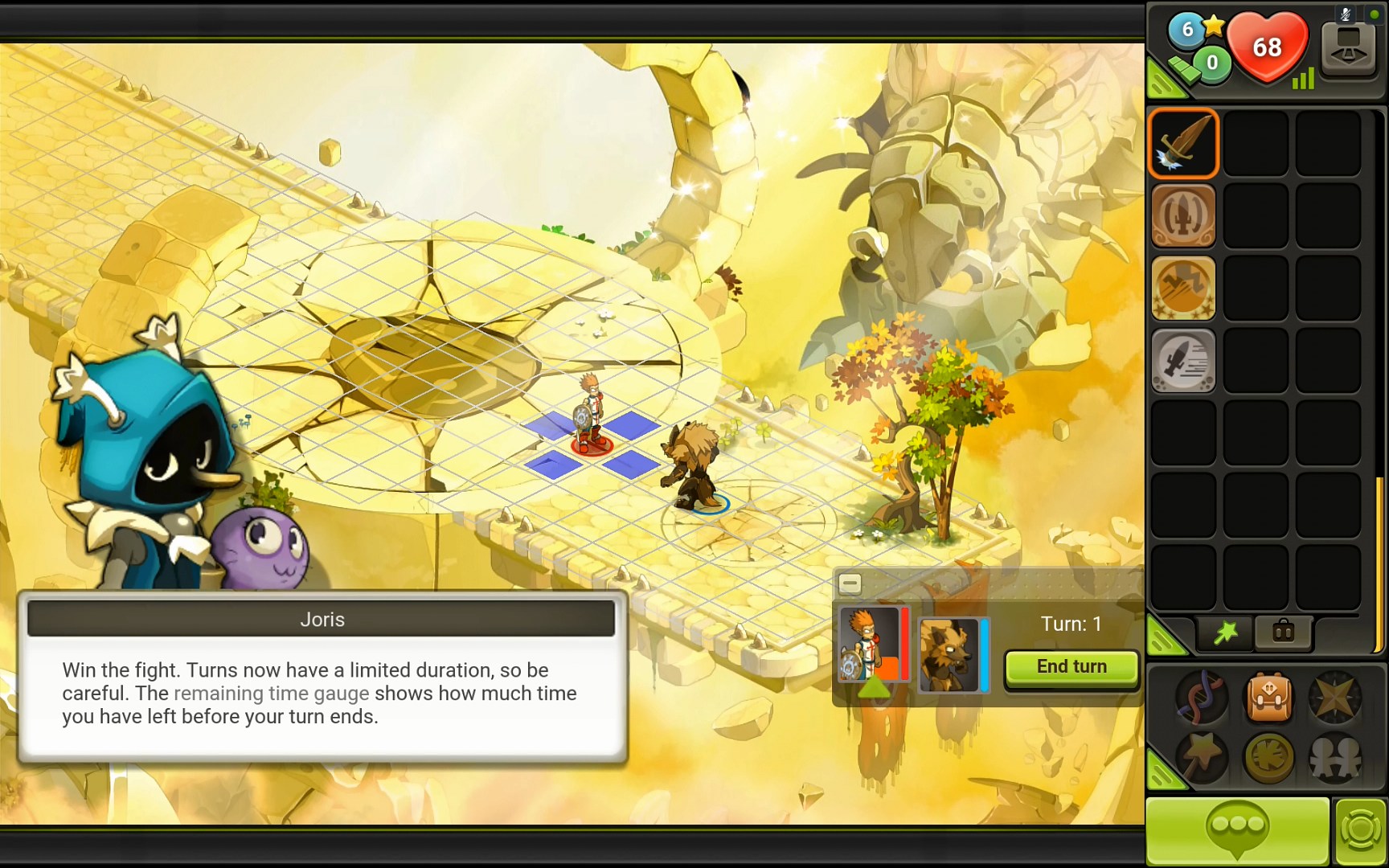Switch to the bag items tab
The width and height of the screenshot is (1389, 868).
coord(1283,633)
